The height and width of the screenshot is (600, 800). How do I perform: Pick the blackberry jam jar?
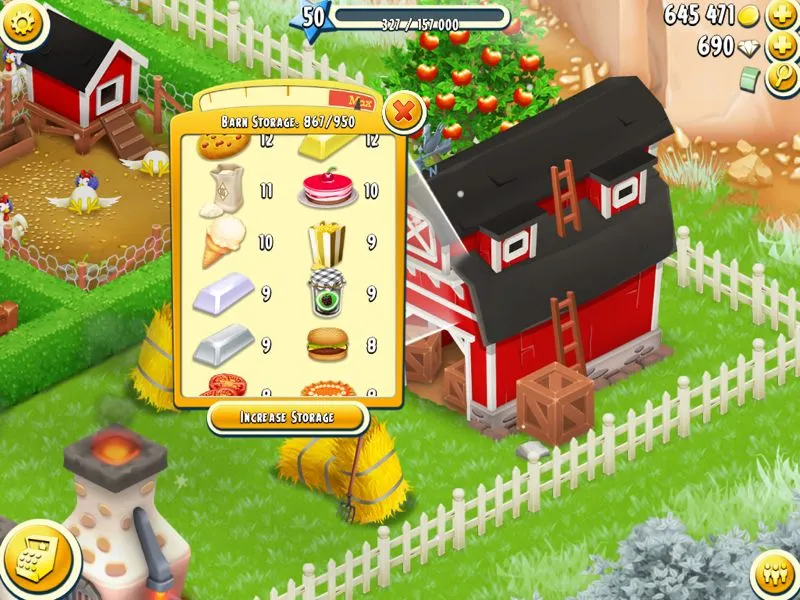click(x=327, y=294)
